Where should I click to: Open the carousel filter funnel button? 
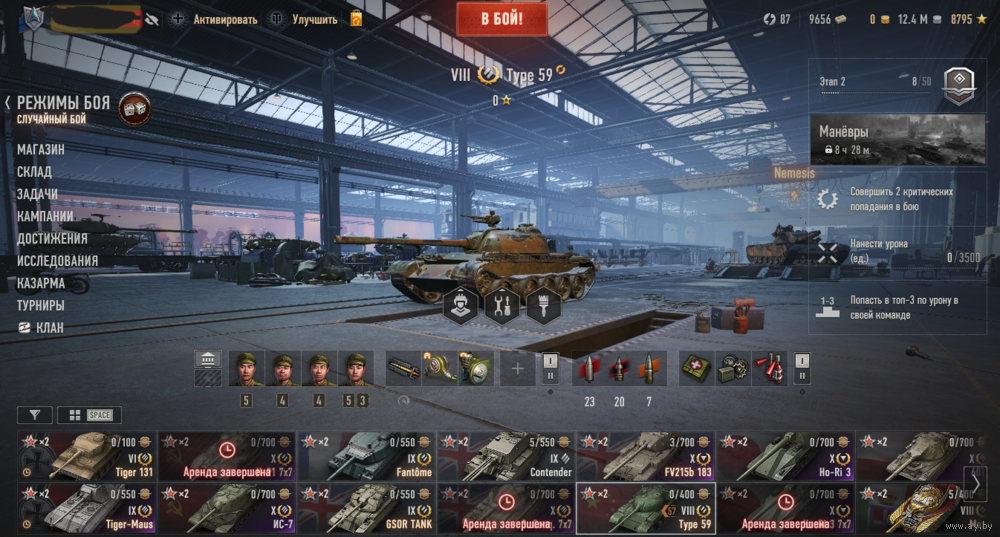point(35,415)
